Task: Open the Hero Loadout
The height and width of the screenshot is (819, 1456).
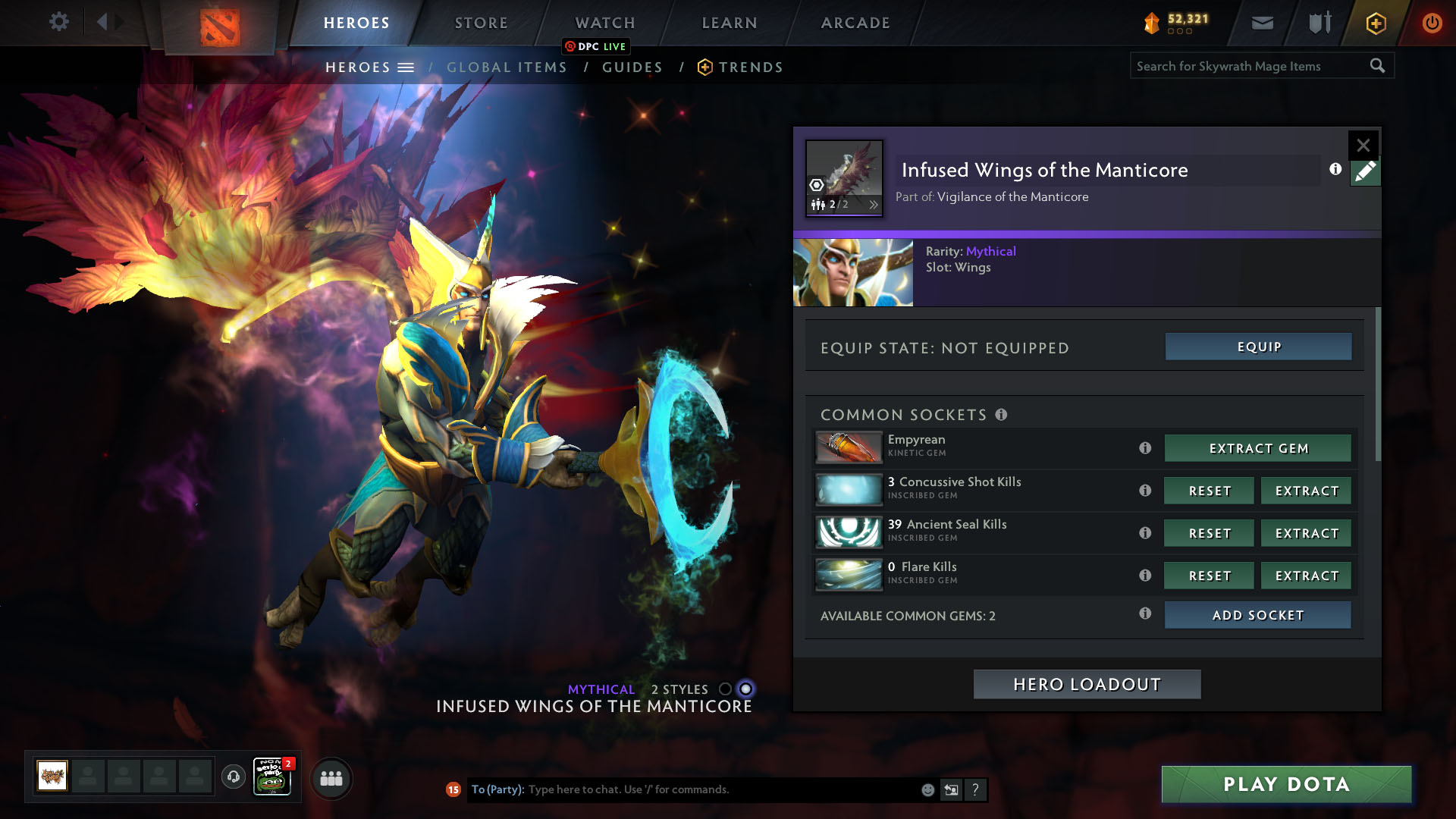Action: [x=1087, y=684]
